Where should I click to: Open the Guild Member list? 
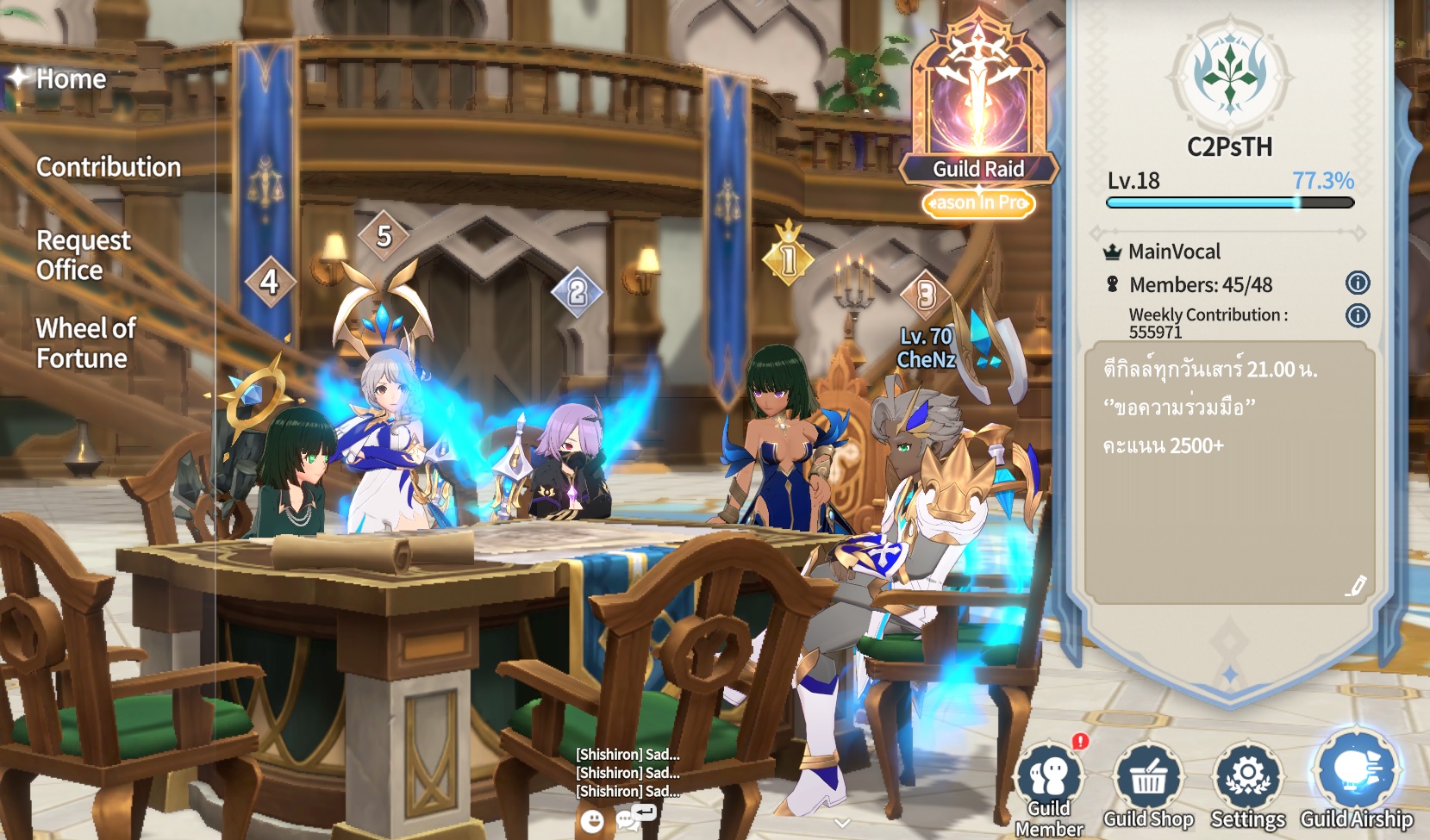pos(1049,786)
